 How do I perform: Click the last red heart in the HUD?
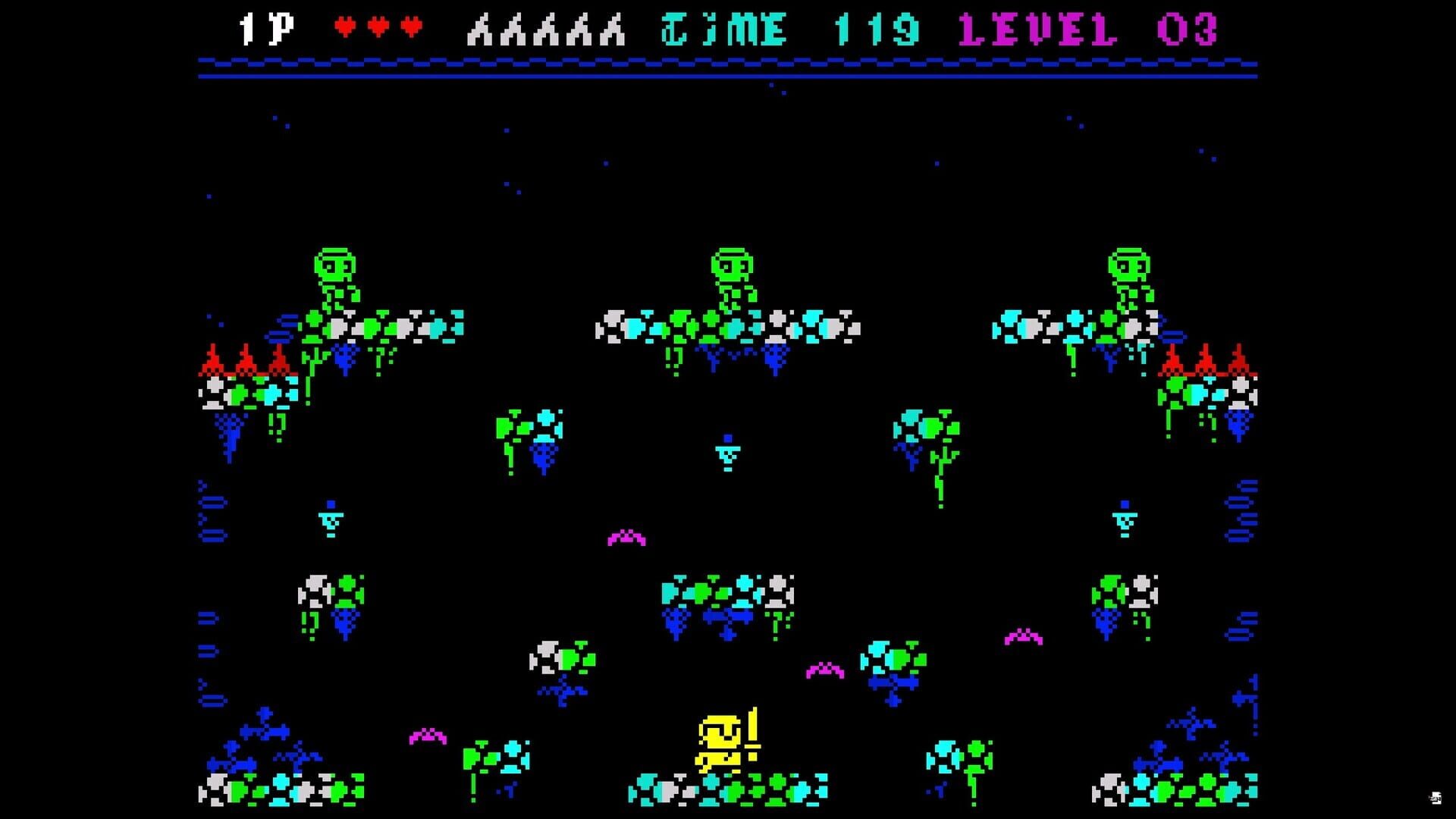pos(409,25)
